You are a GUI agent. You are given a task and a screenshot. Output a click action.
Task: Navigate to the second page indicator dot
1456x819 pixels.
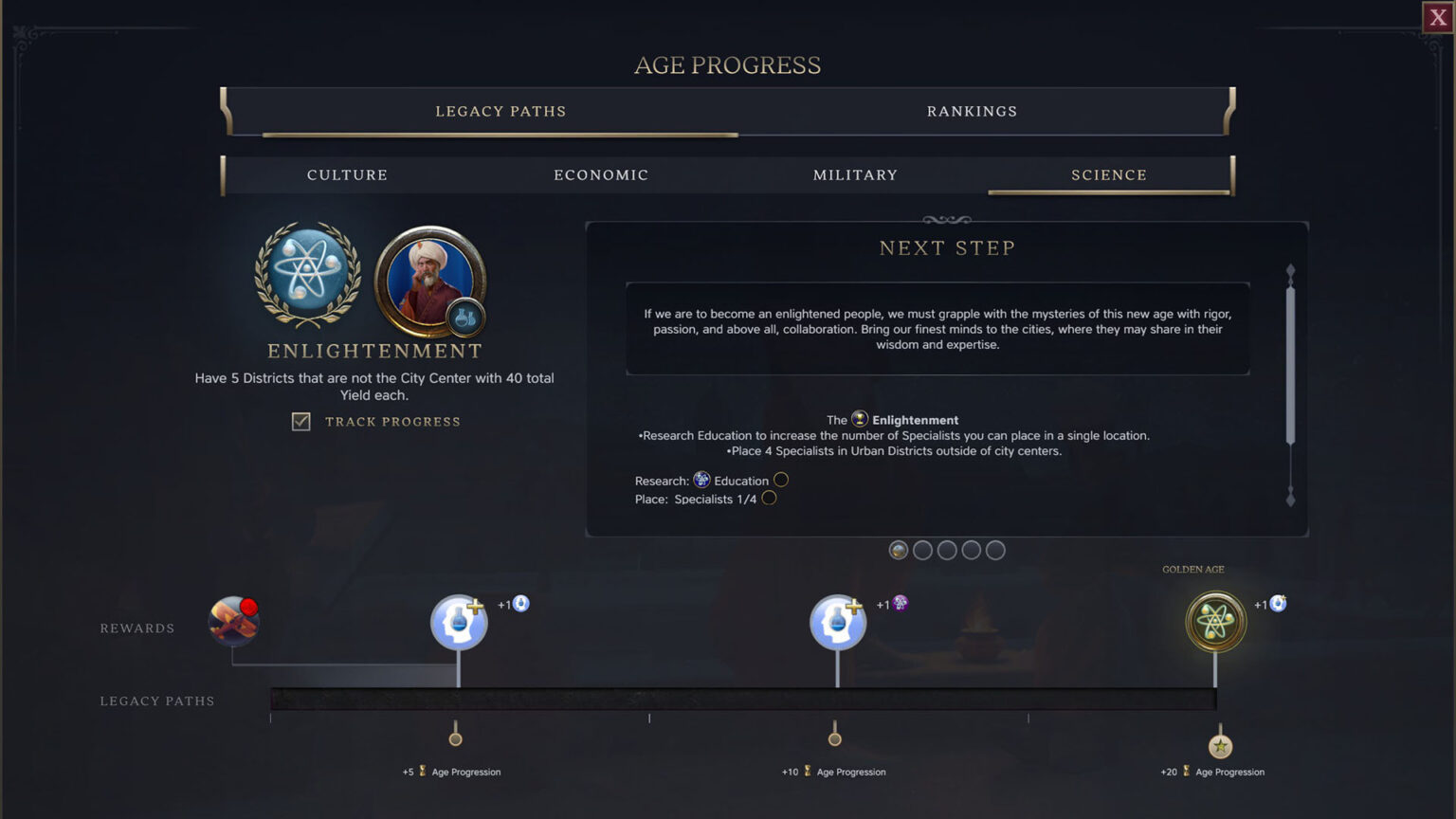click(x=922, y=550)
